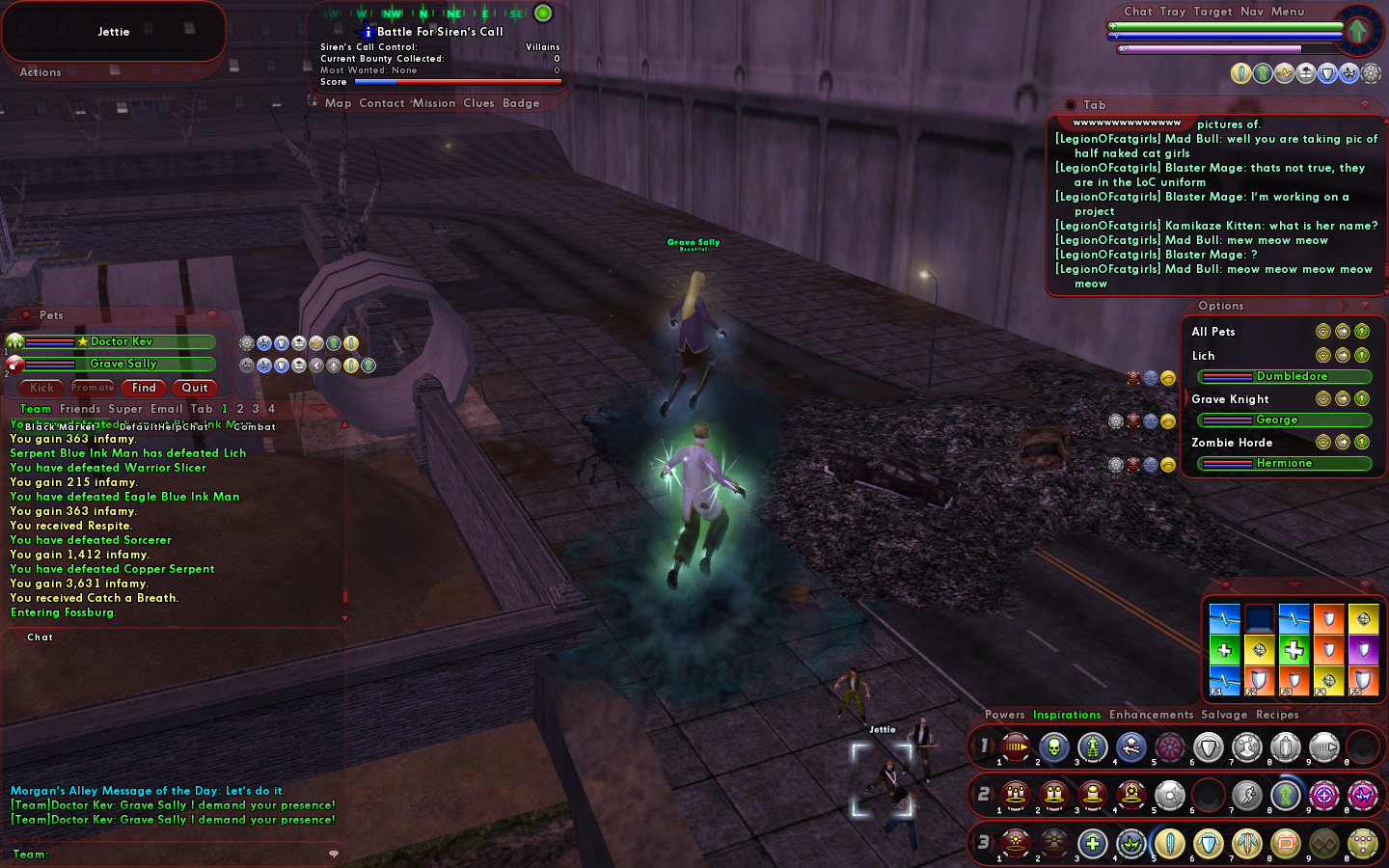Open the Mission tab

coord(434,103)
